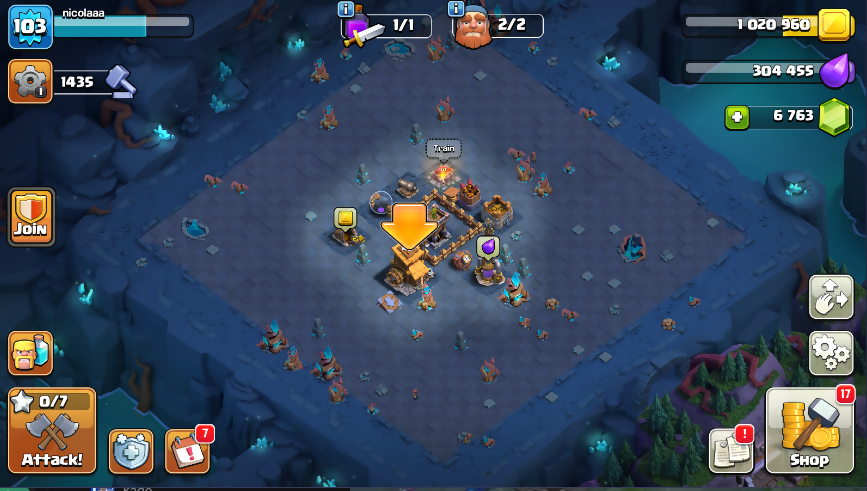Show info for the 2/2 builders counter
The image size is (867, 491).
point(456,9)
